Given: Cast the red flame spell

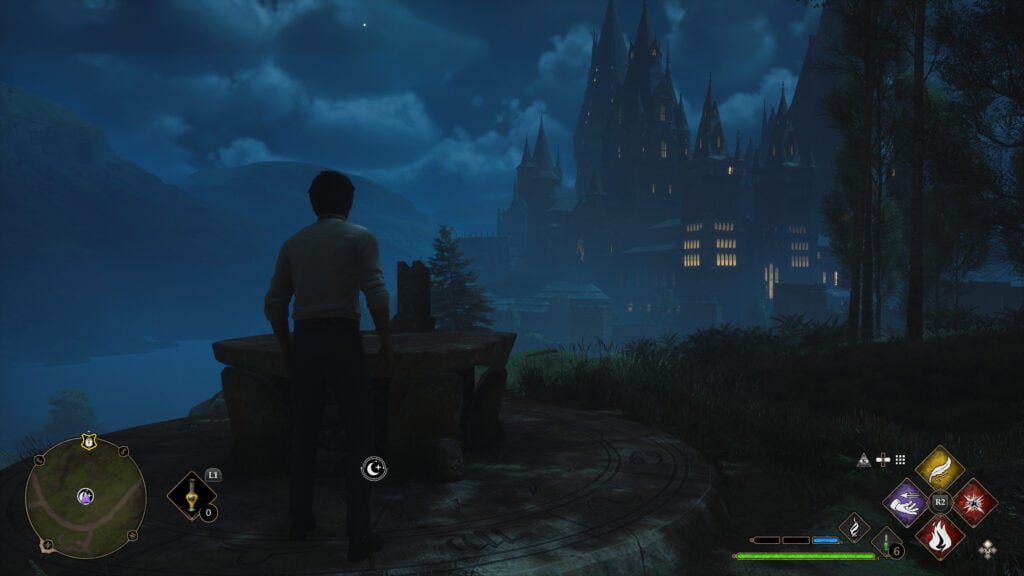Looking at the screenshot, I should (939, 536).
